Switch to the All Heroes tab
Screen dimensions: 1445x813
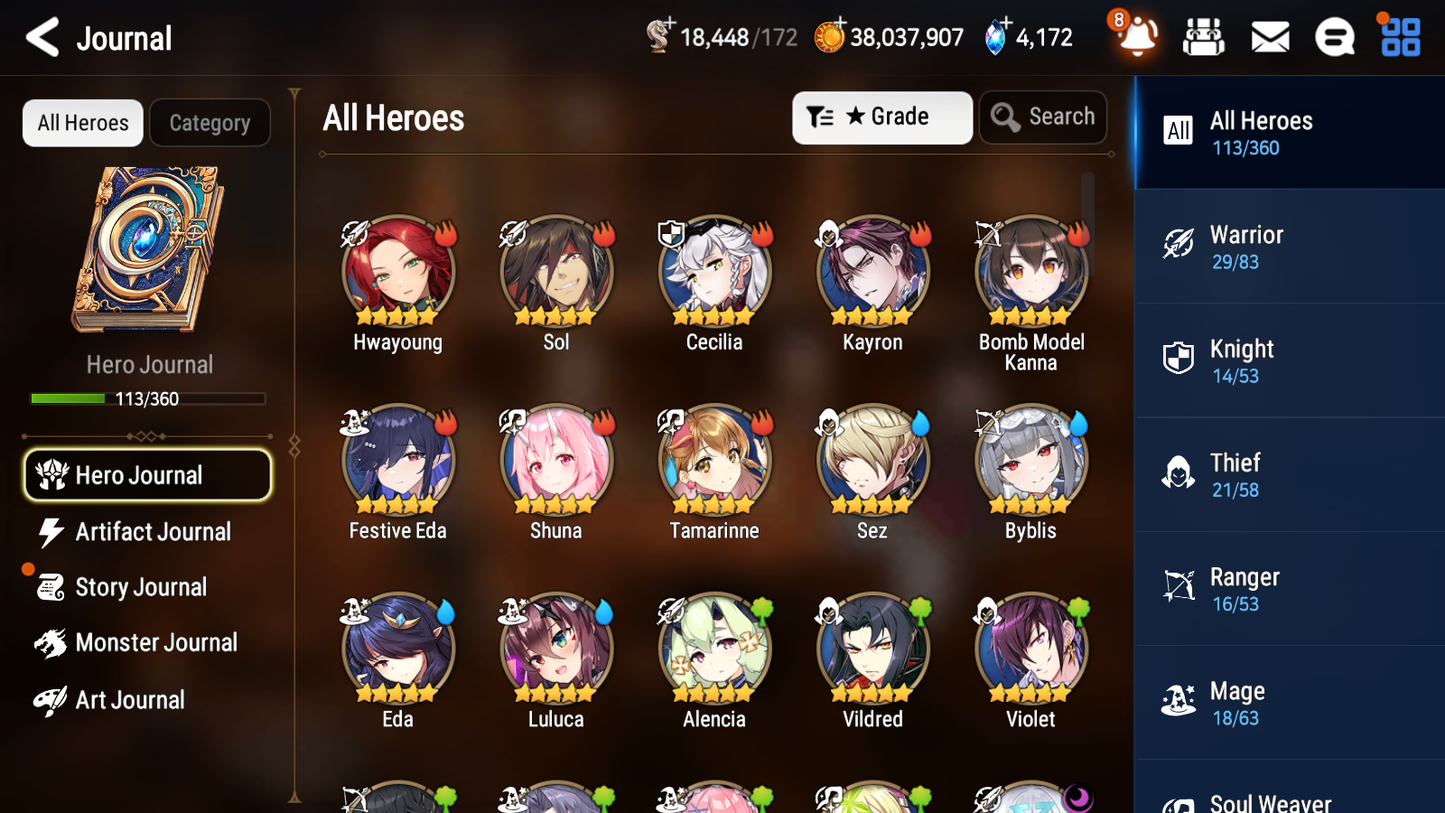(x=82, y=122)
